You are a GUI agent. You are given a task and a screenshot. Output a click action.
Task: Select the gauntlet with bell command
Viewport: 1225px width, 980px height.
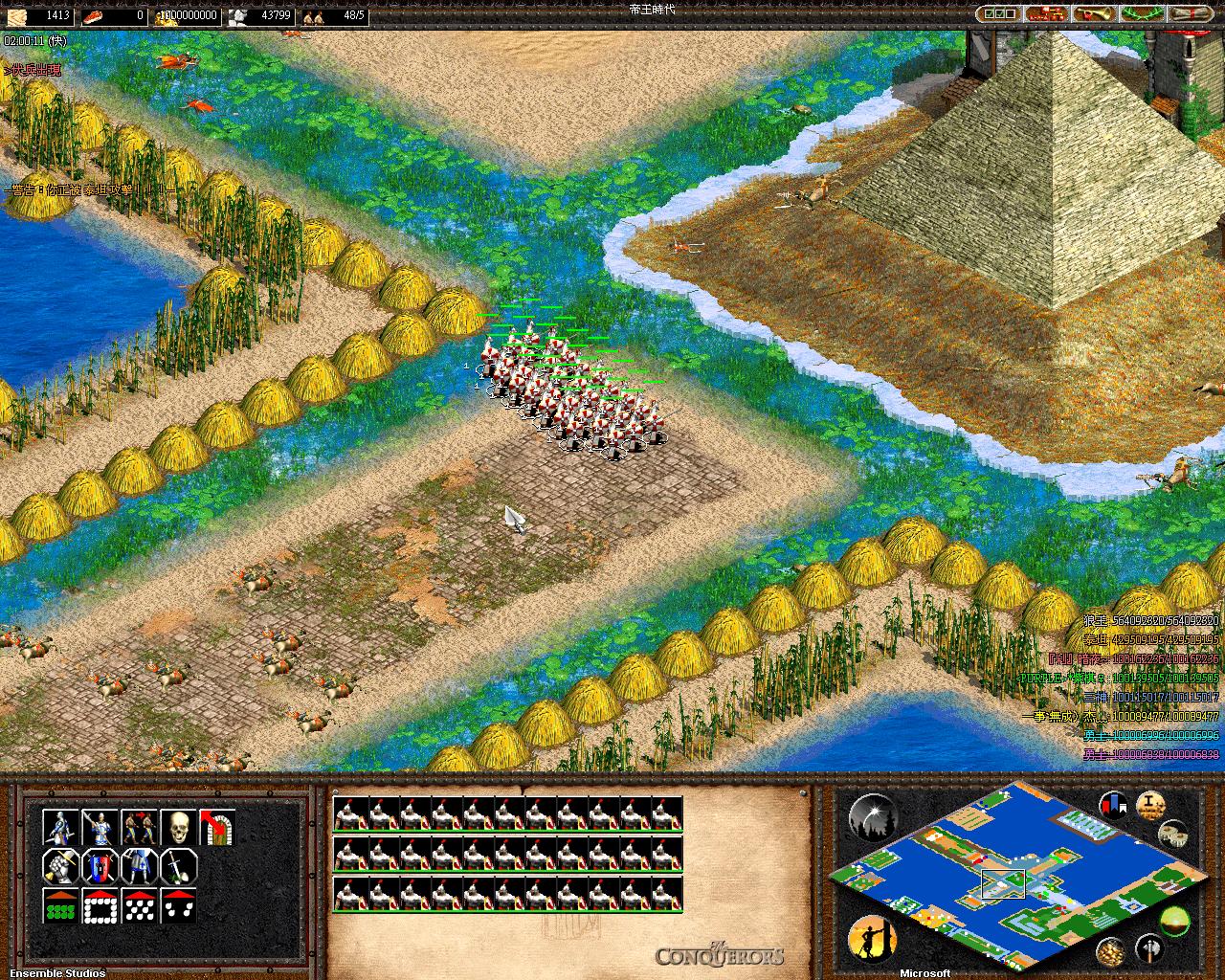(x=60, y=866)
